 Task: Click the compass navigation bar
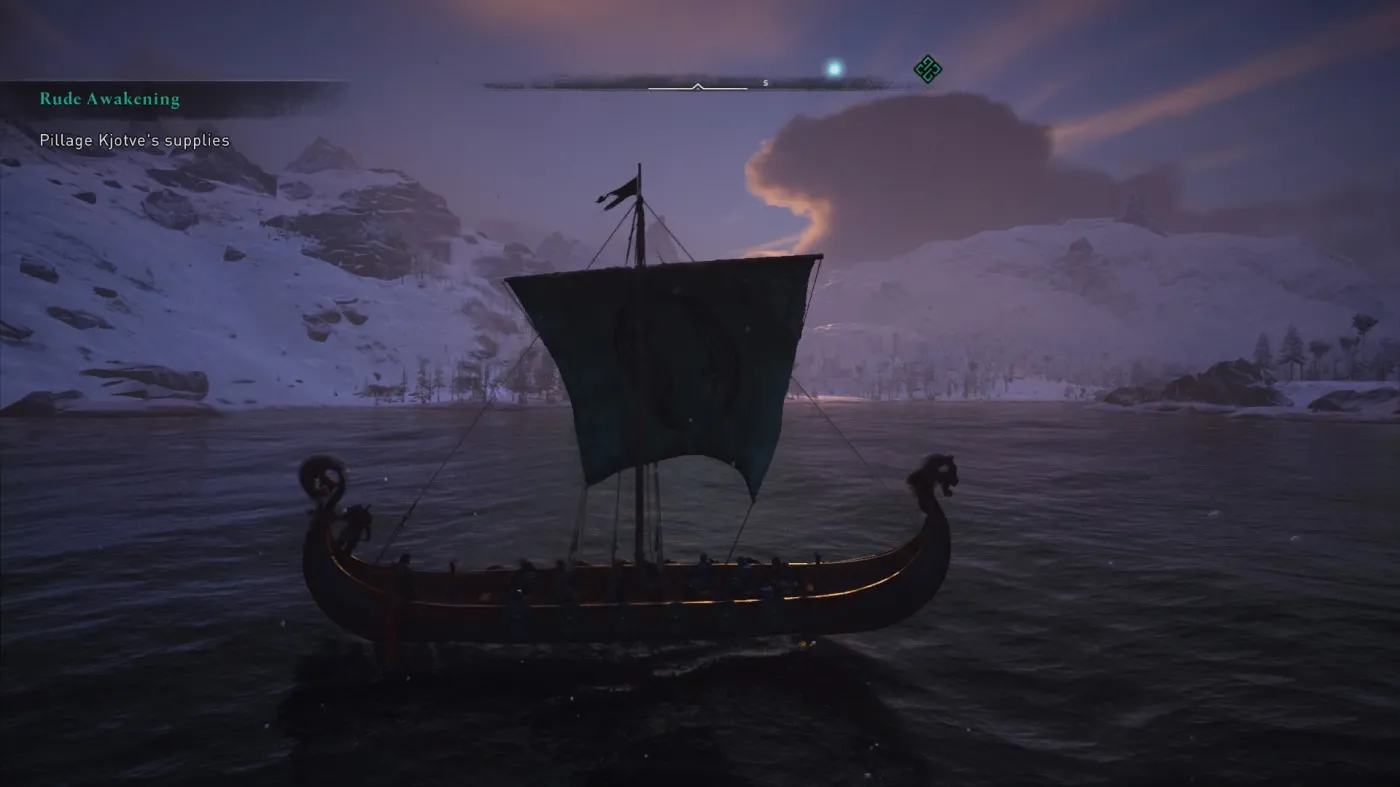(x=700, y=76)
